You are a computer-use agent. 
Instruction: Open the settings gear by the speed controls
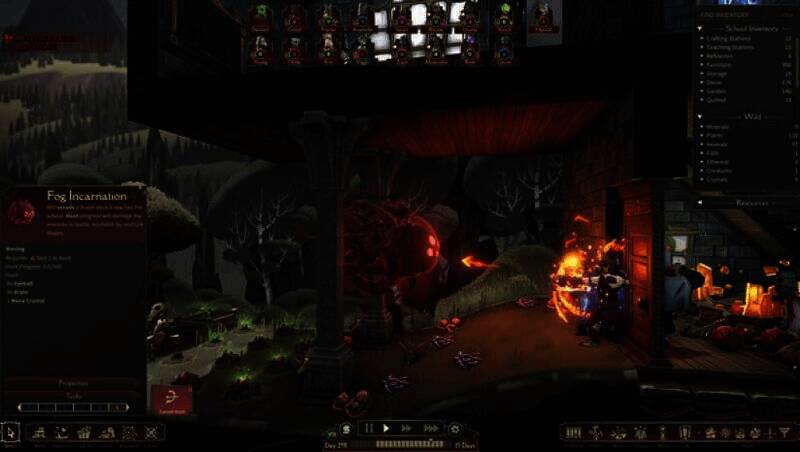point(456,428)
